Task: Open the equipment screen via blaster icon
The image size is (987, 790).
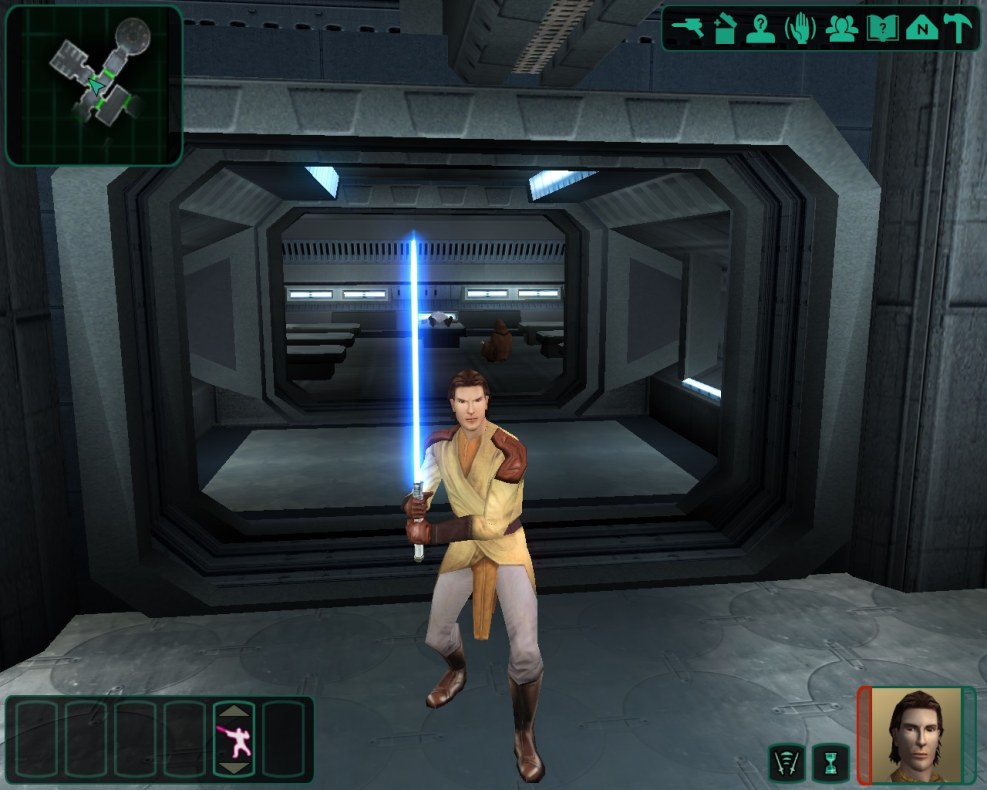Action: [x=690, y=29]
